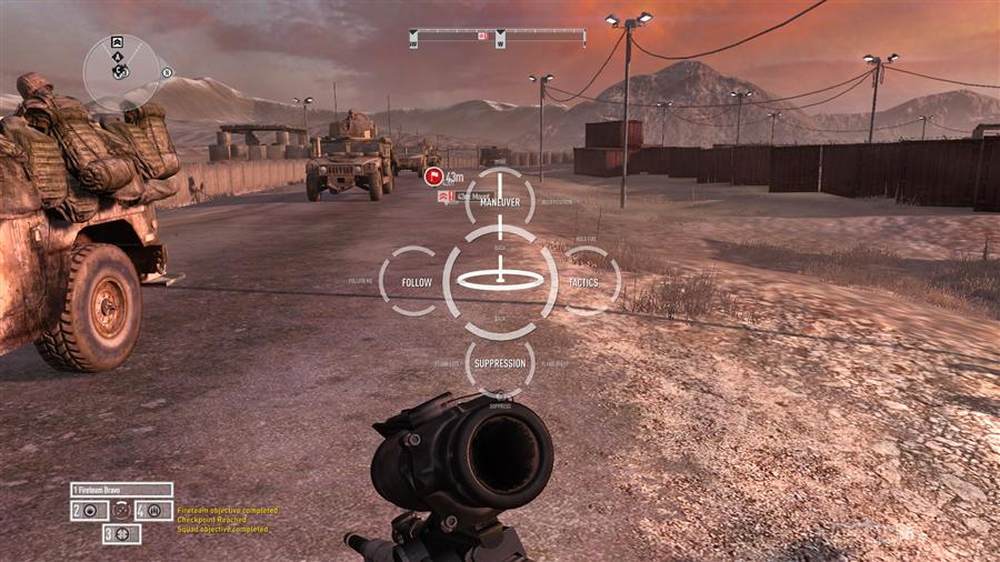Click the circular radar minimap

click(121, 71)
